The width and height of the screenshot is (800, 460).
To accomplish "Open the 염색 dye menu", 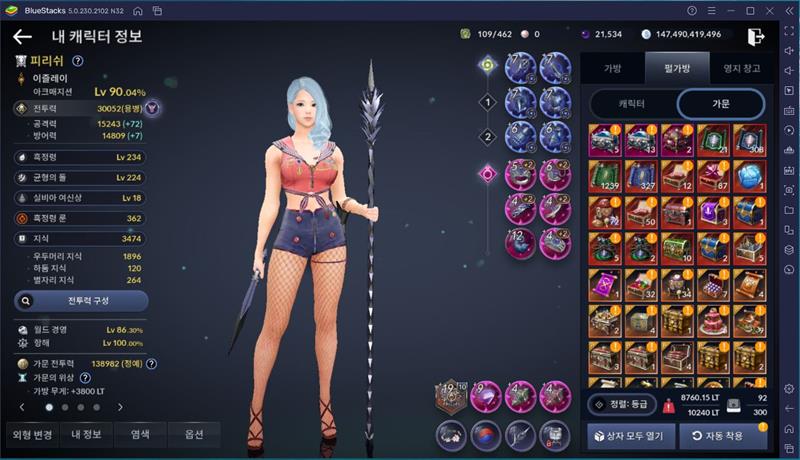I will pyautogui.click(x=140, y=434).
